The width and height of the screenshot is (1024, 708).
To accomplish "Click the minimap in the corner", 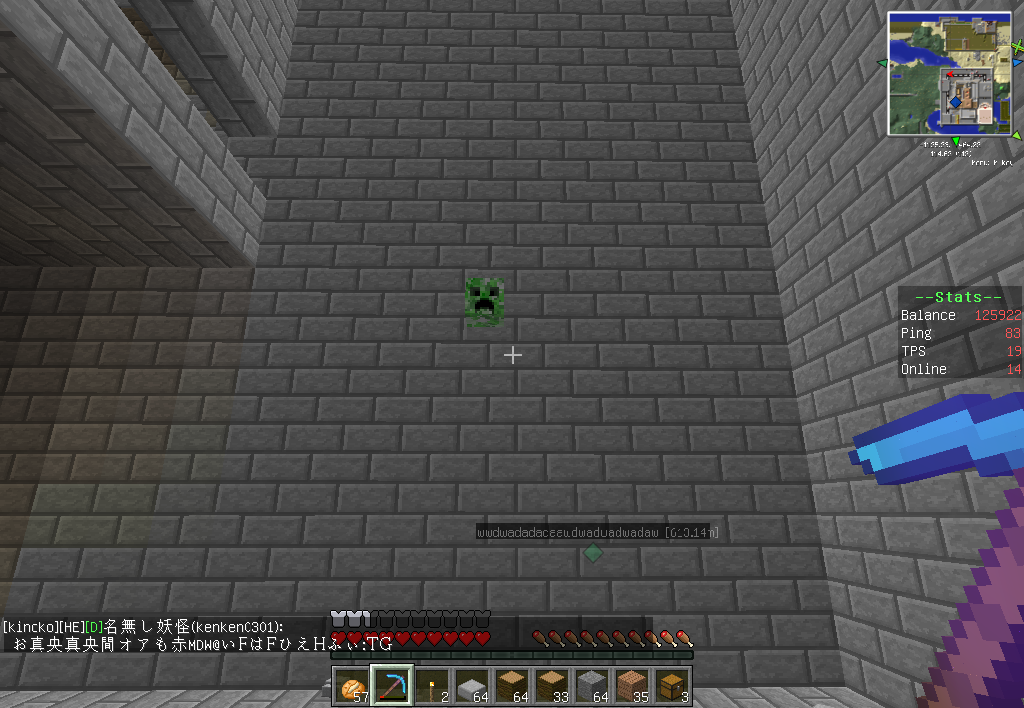I will pyautogui.click(x=949, y=73).
